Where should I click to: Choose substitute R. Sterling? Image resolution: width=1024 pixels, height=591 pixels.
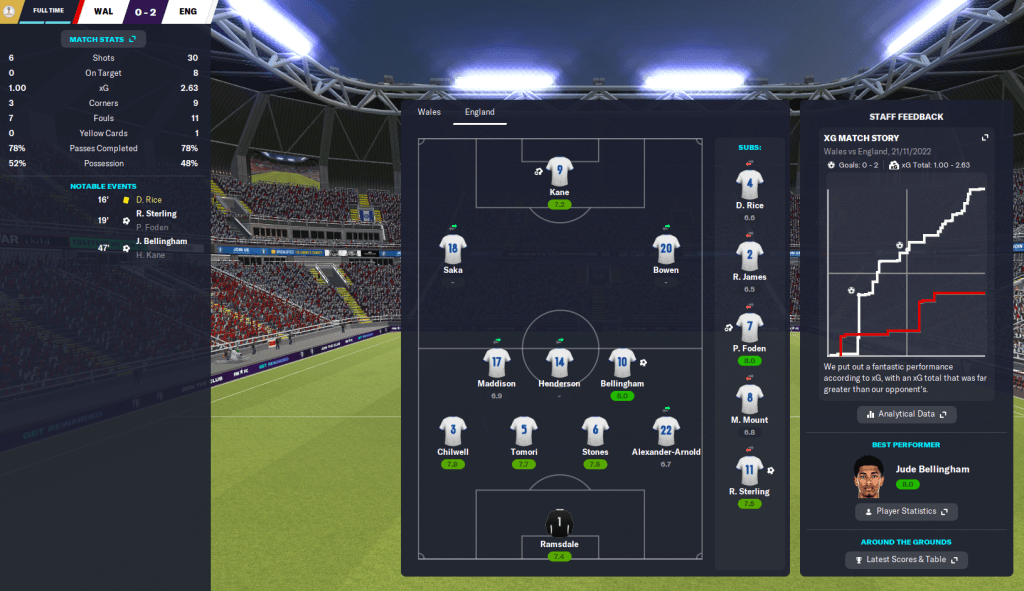[x=751, y=469]
